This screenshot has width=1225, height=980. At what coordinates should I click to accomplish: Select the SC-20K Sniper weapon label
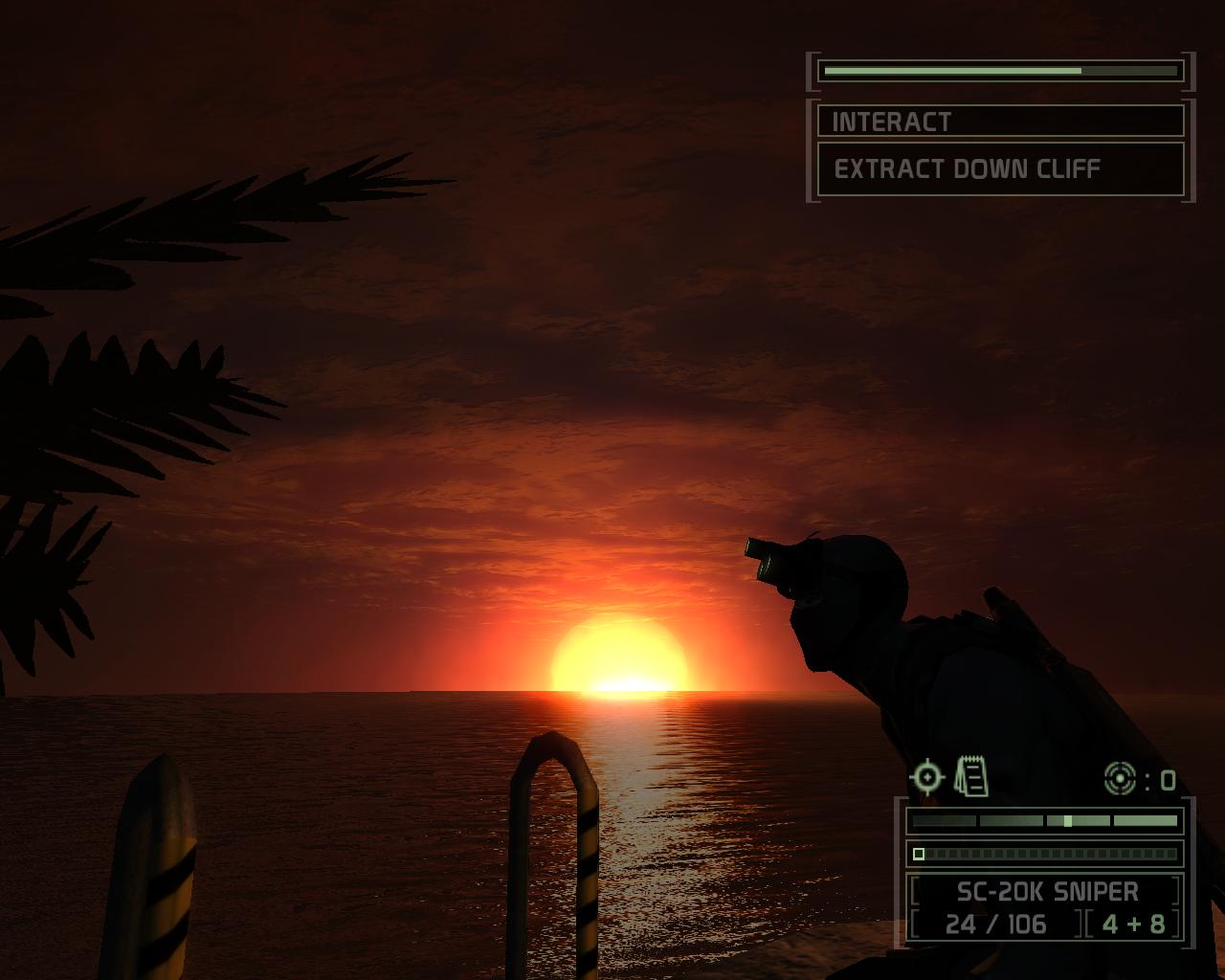1046,892
